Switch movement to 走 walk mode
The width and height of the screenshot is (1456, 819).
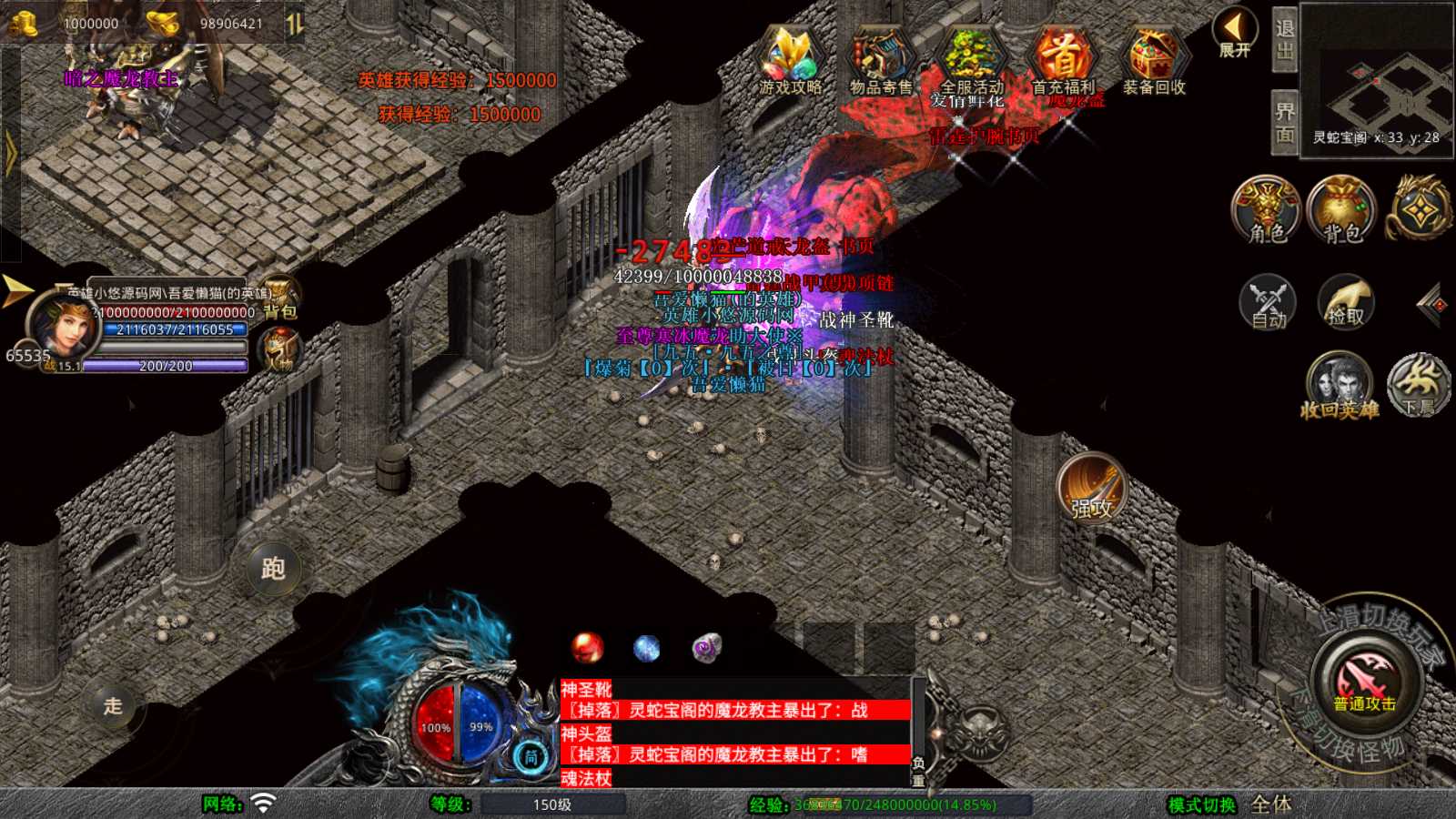click(x=113, y=706)
